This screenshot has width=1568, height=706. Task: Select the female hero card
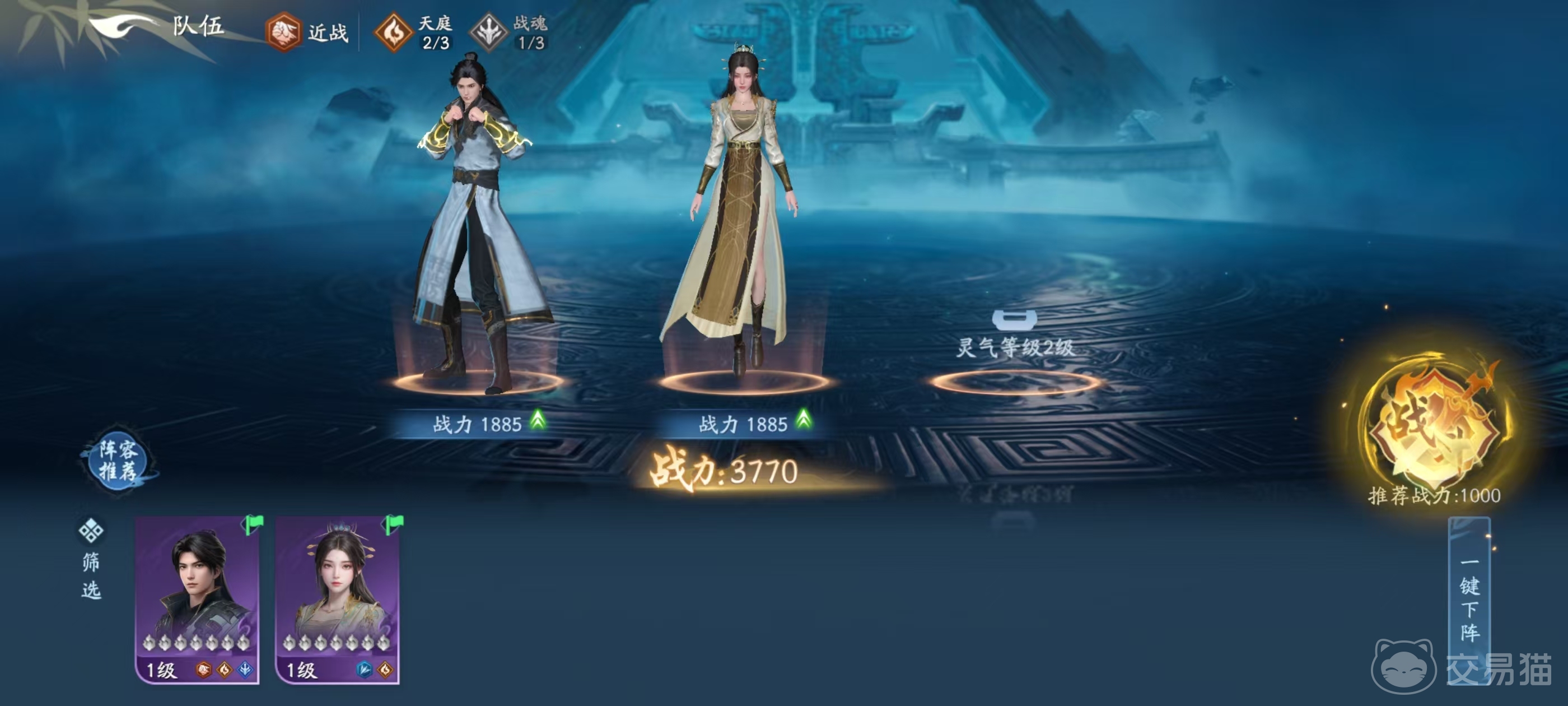point(338,599)
